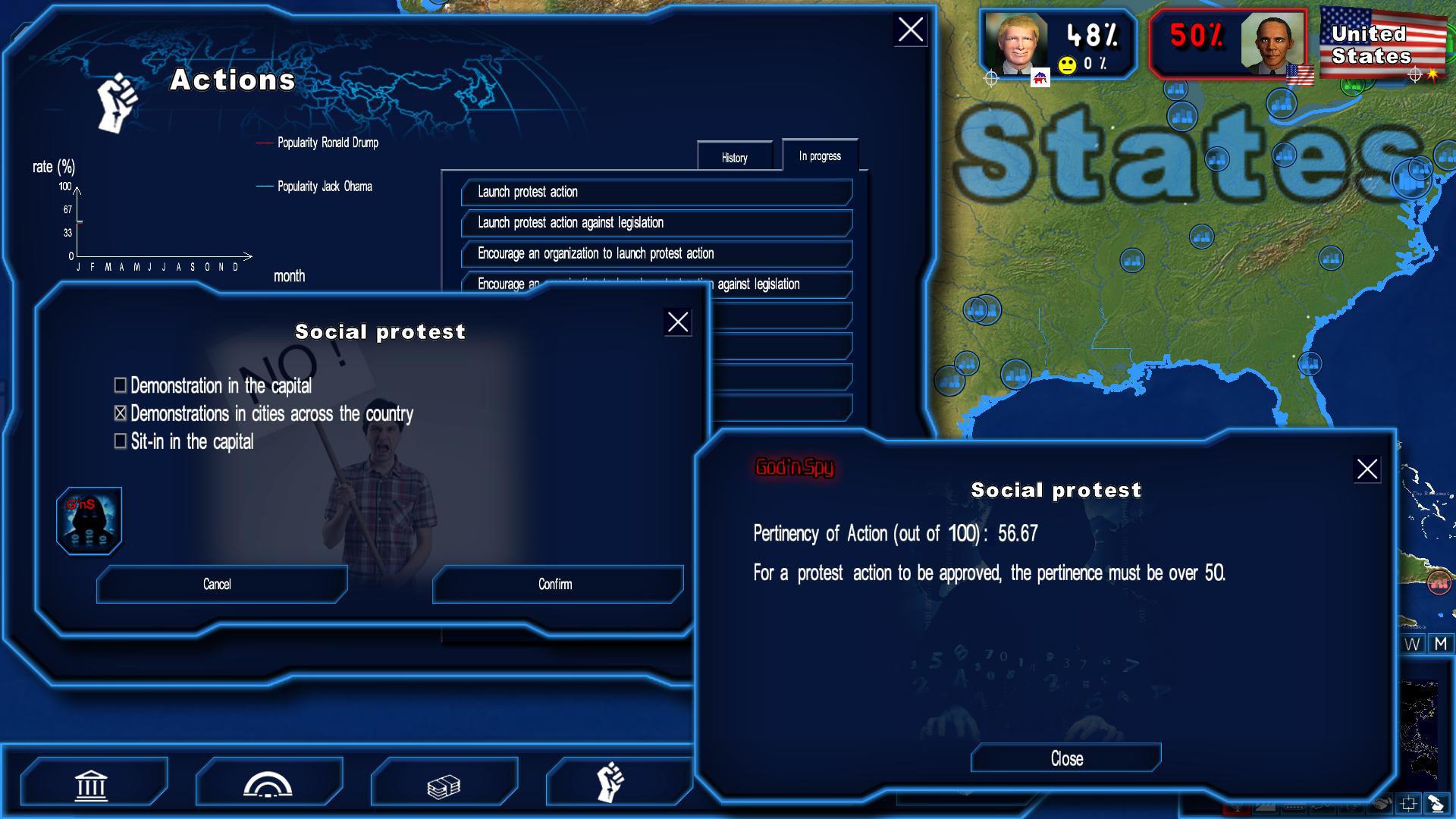Enable Demonstration in the capital
The height and width of the screenshot is (819, 1456).
coord(119,386)
